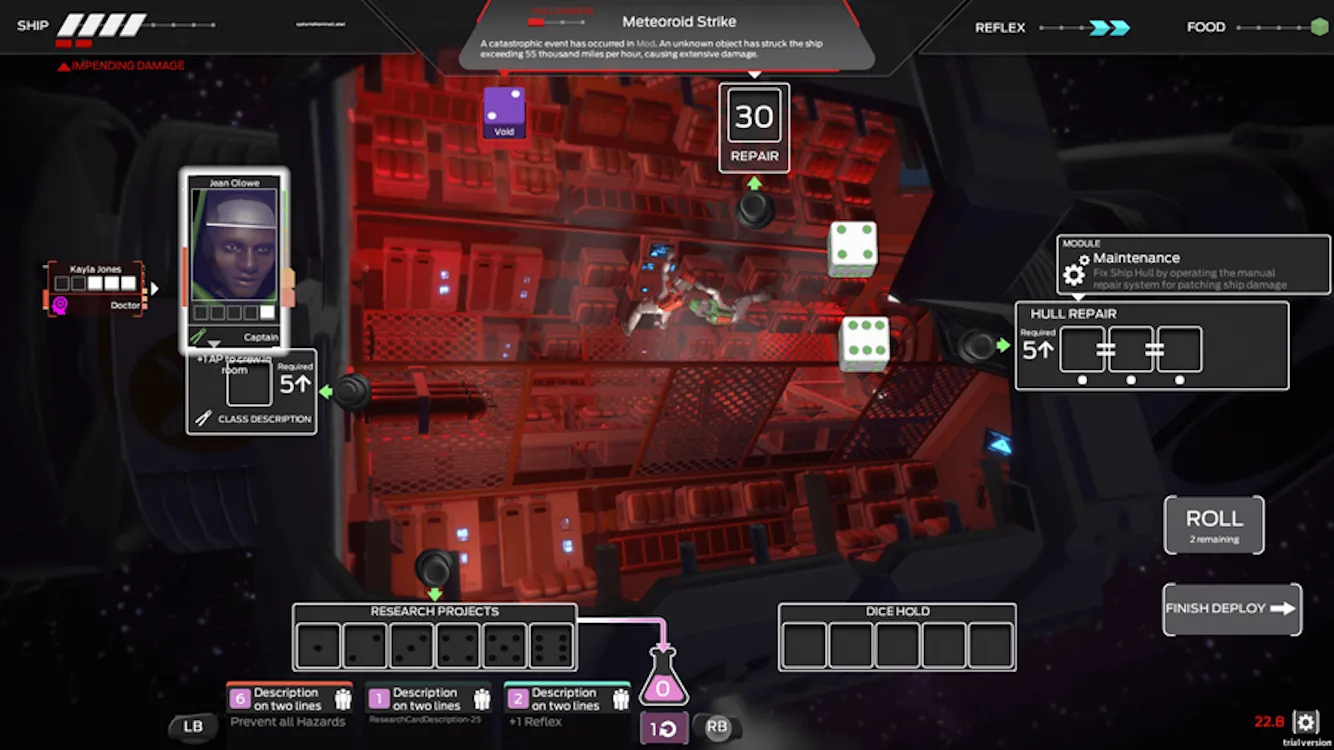Click the Class Description captain ability box

pyautogui.click(x=251, y=392)
